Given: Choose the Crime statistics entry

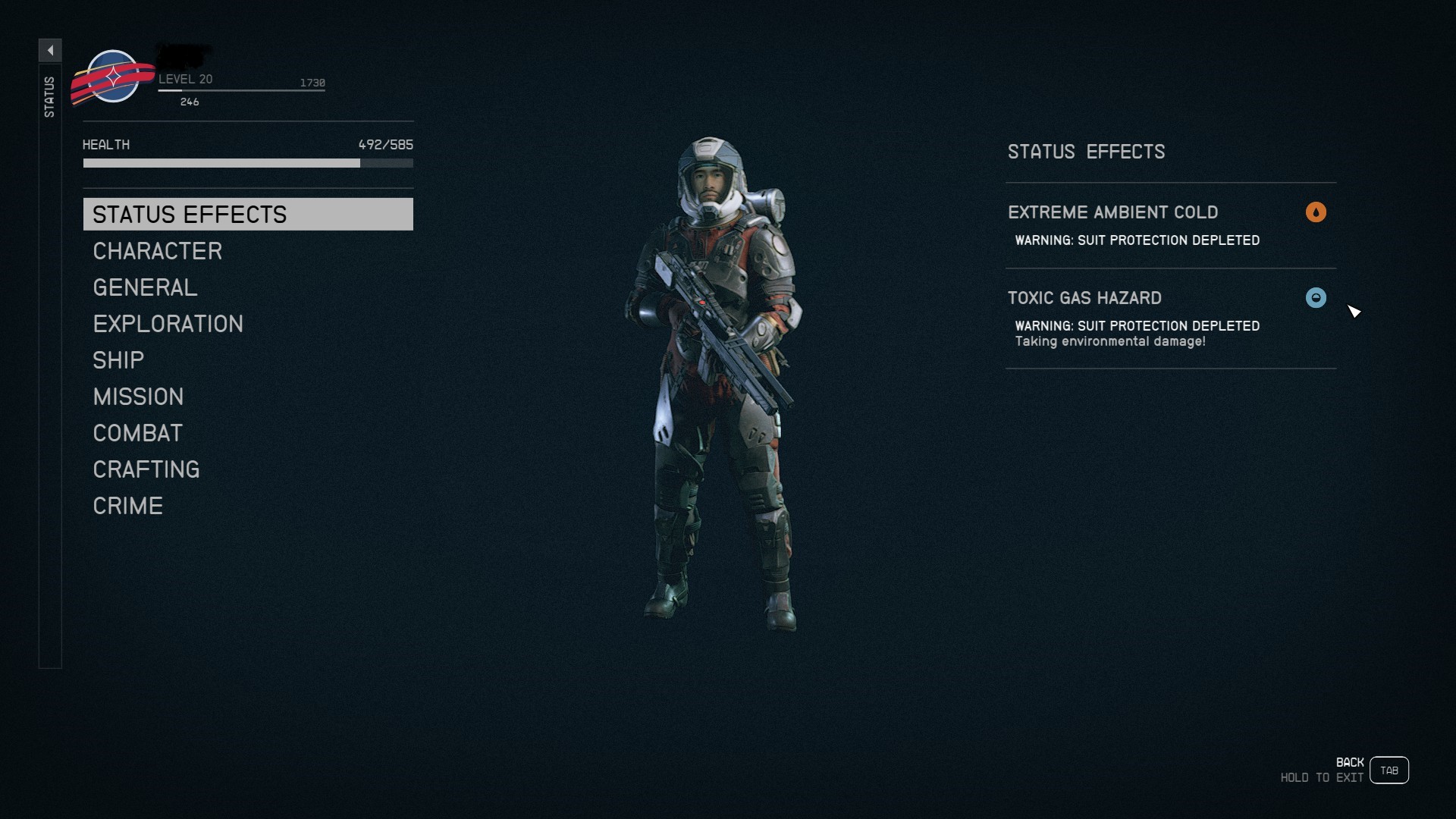Looking at the screenshot, I should click(127, 506).
